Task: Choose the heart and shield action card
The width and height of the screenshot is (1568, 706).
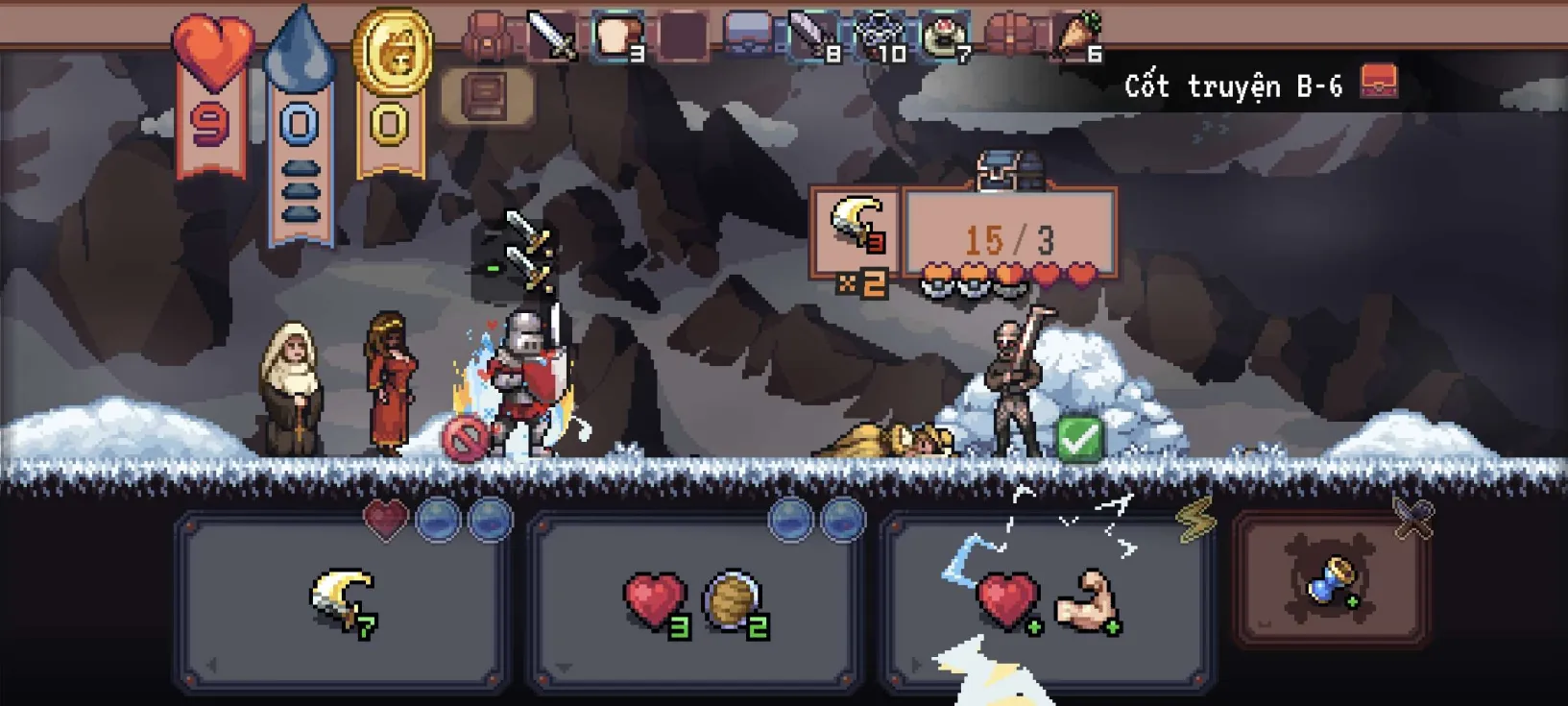Action: (693, 601)
